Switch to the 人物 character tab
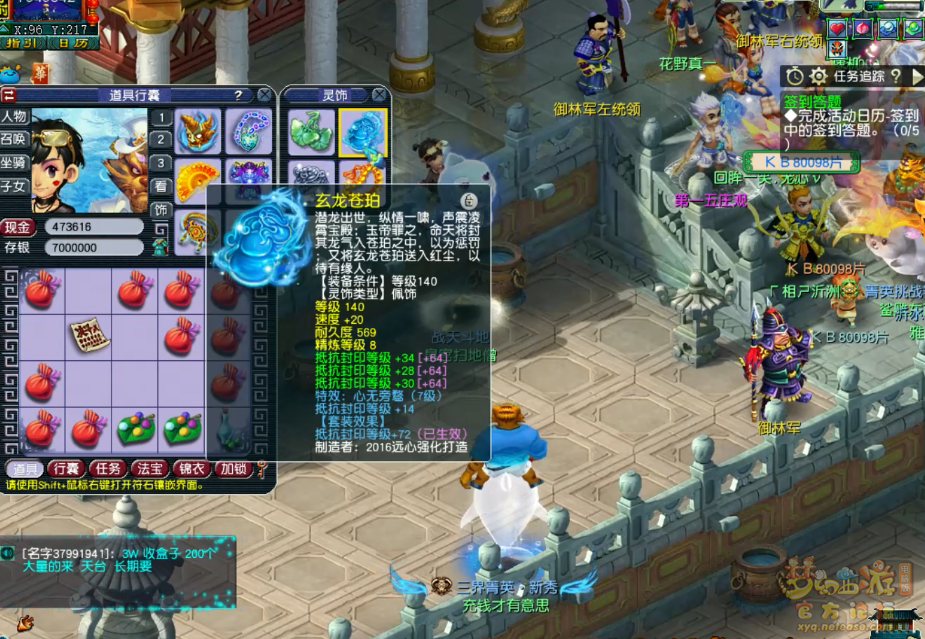 (14, 116)
